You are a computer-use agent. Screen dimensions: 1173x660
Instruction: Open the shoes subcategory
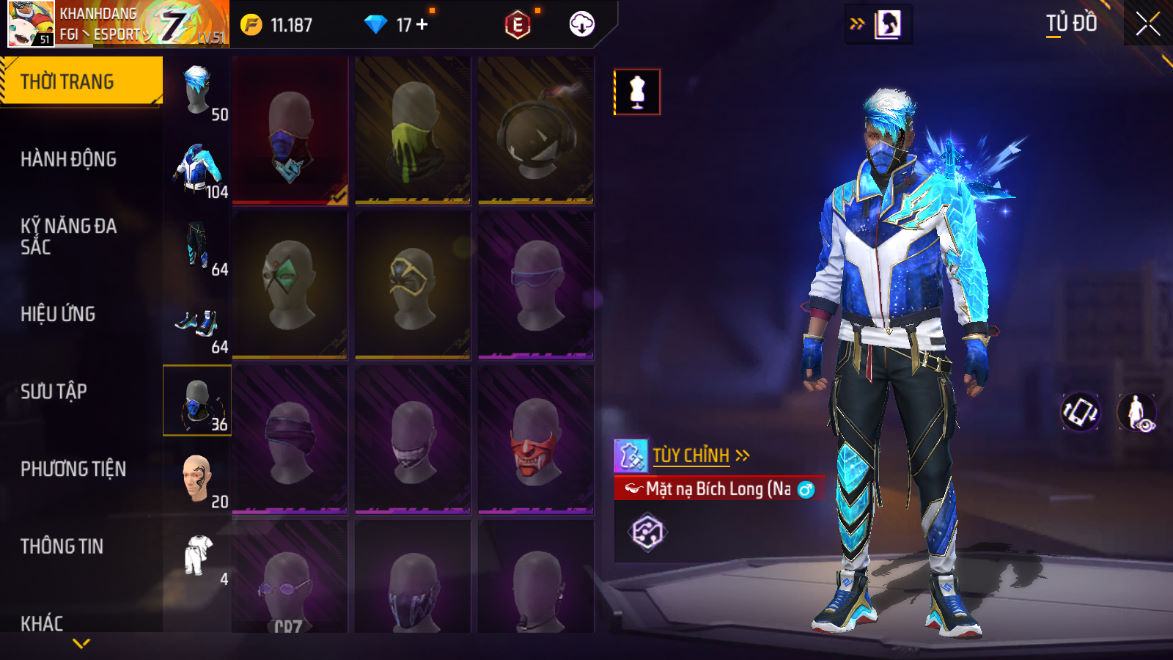click(x=198, y=323)
